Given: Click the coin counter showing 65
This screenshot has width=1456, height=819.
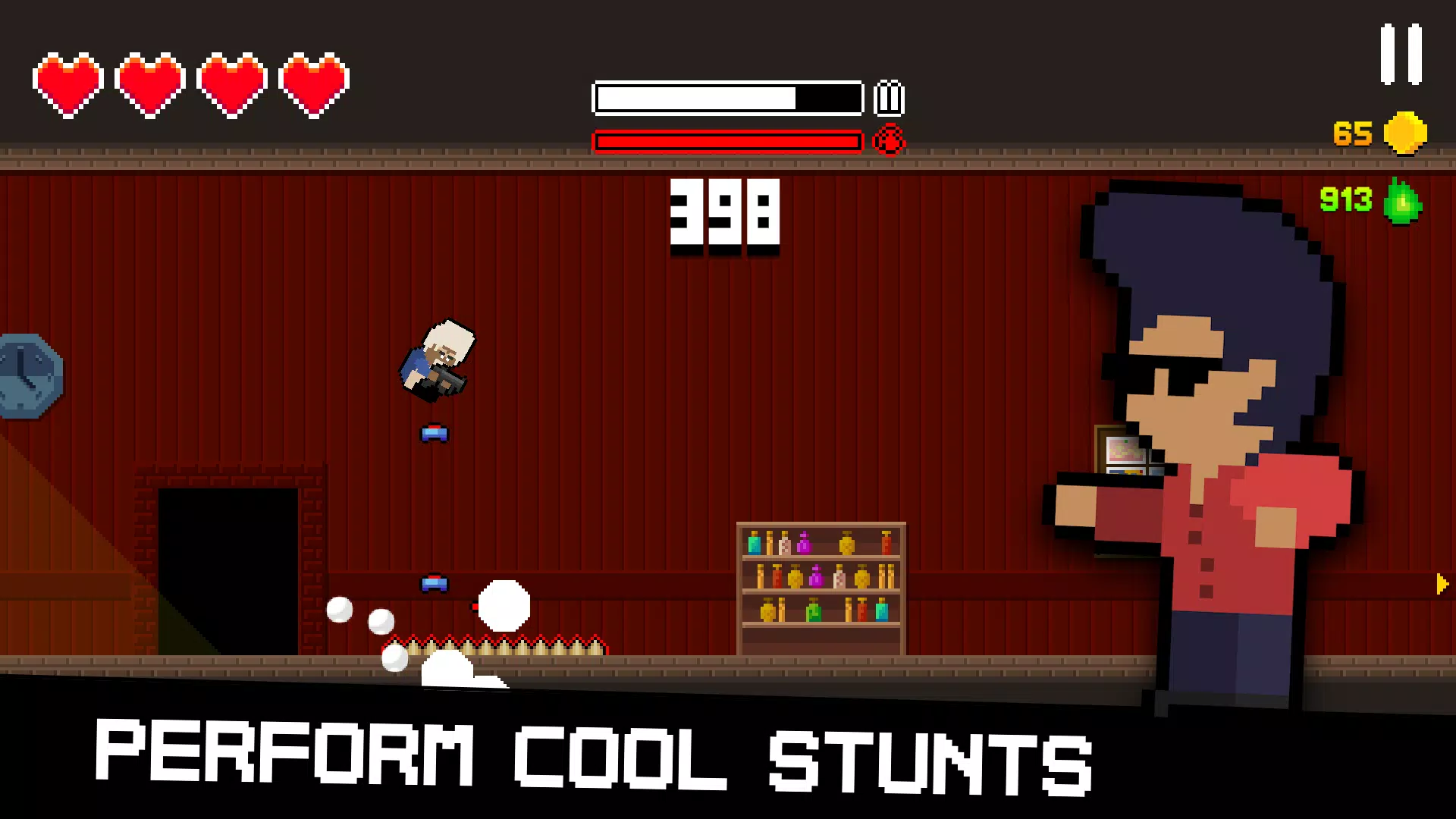Looking at the screenshot, I should 1353,132.
